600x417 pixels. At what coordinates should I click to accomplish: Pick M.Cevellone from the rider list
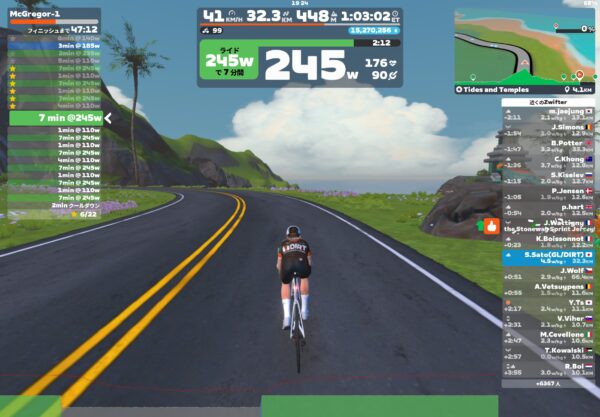549,338
